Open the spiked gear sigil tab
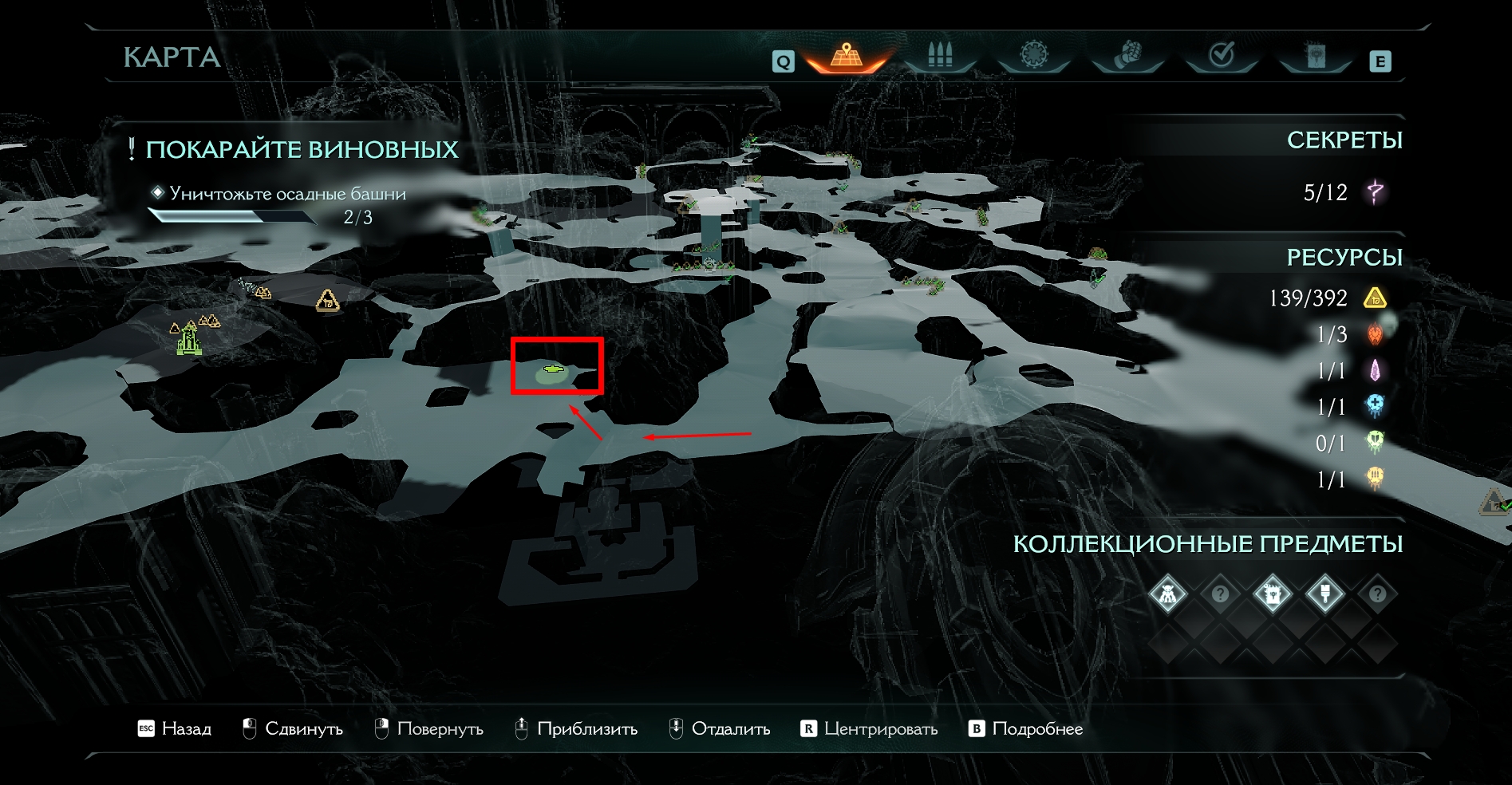Screen dimensions: 1512x785 (x=1033, y=56)
